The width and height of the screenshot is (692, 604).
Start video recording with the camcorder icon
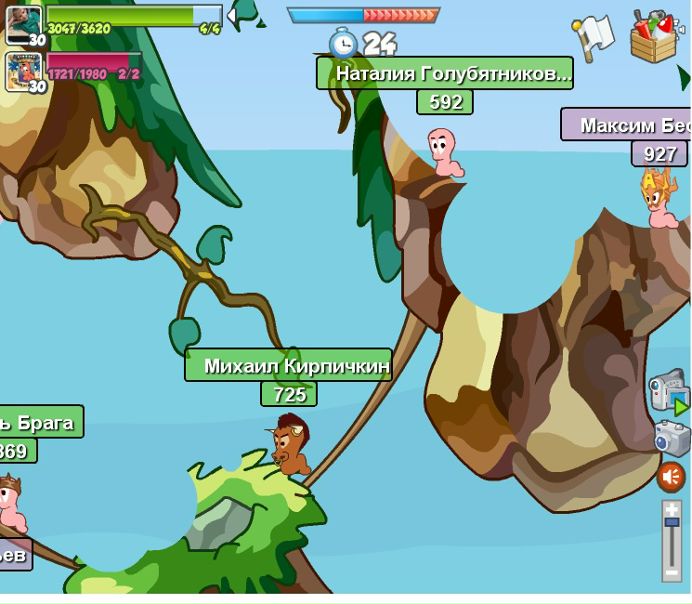pos(667,392)
